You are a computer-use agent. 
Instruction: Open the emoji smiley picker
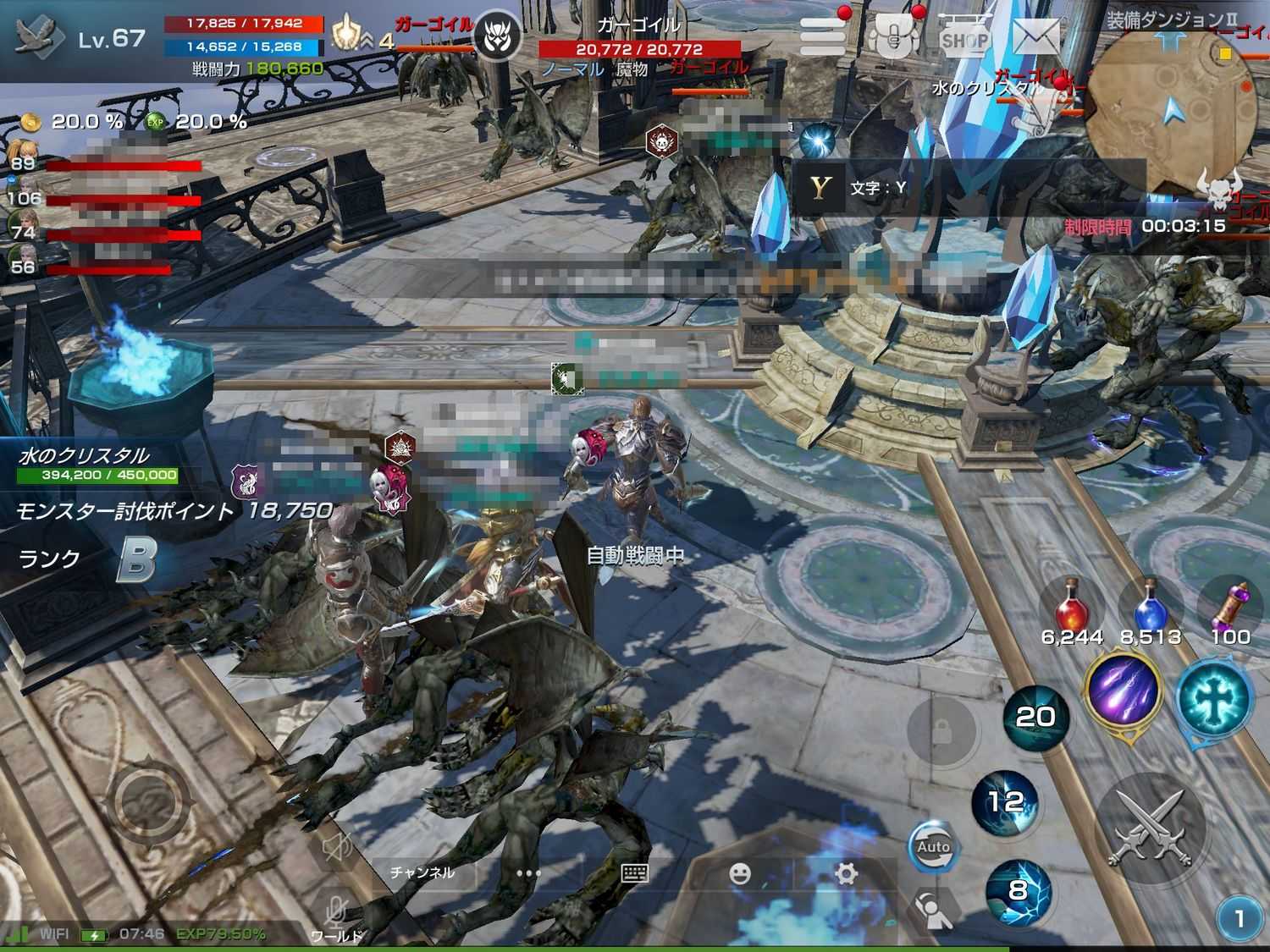point(740,873)
